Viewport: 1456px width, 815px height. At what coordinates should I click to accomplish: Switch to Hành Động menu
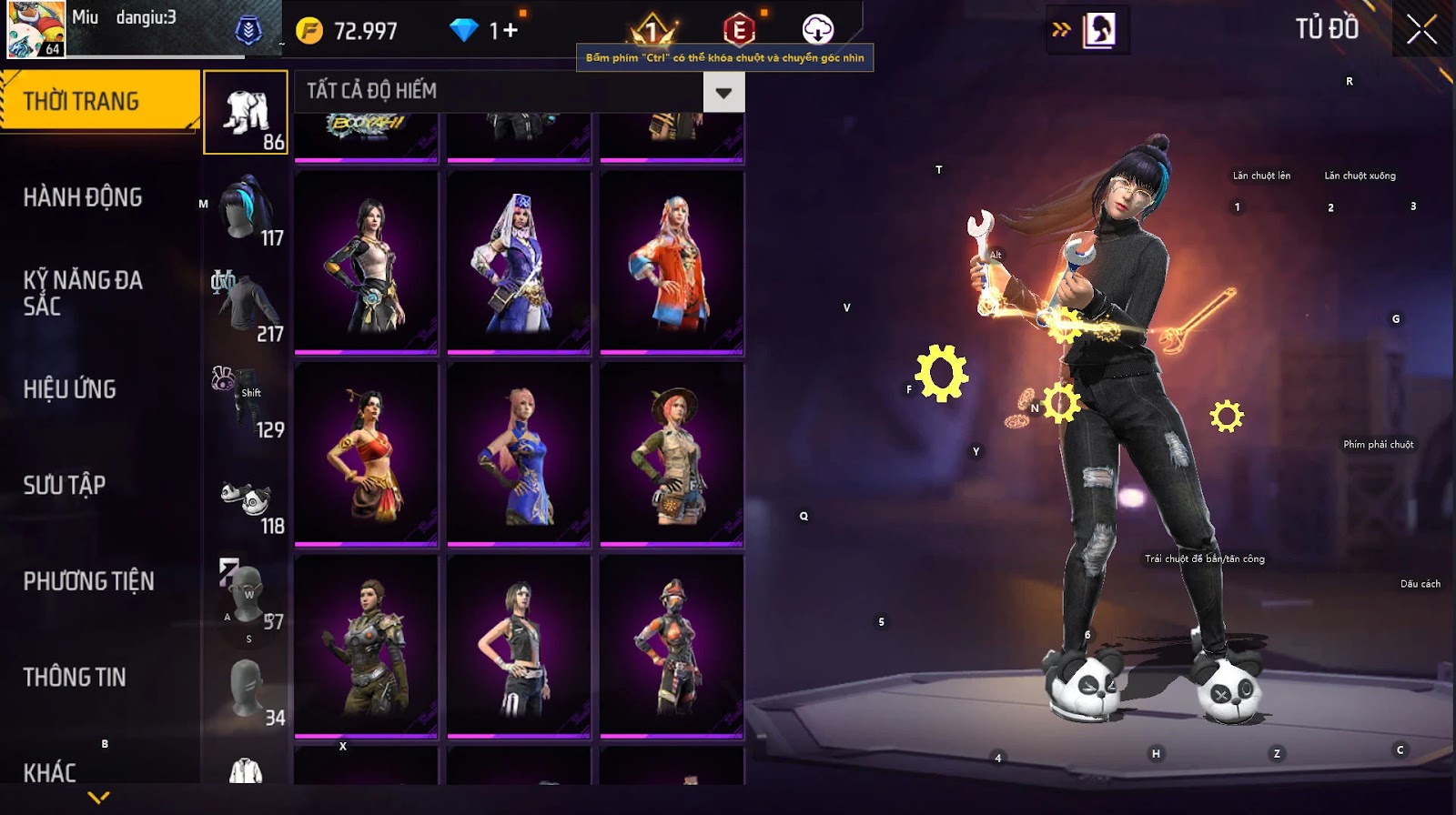click(x=83, y=197)
